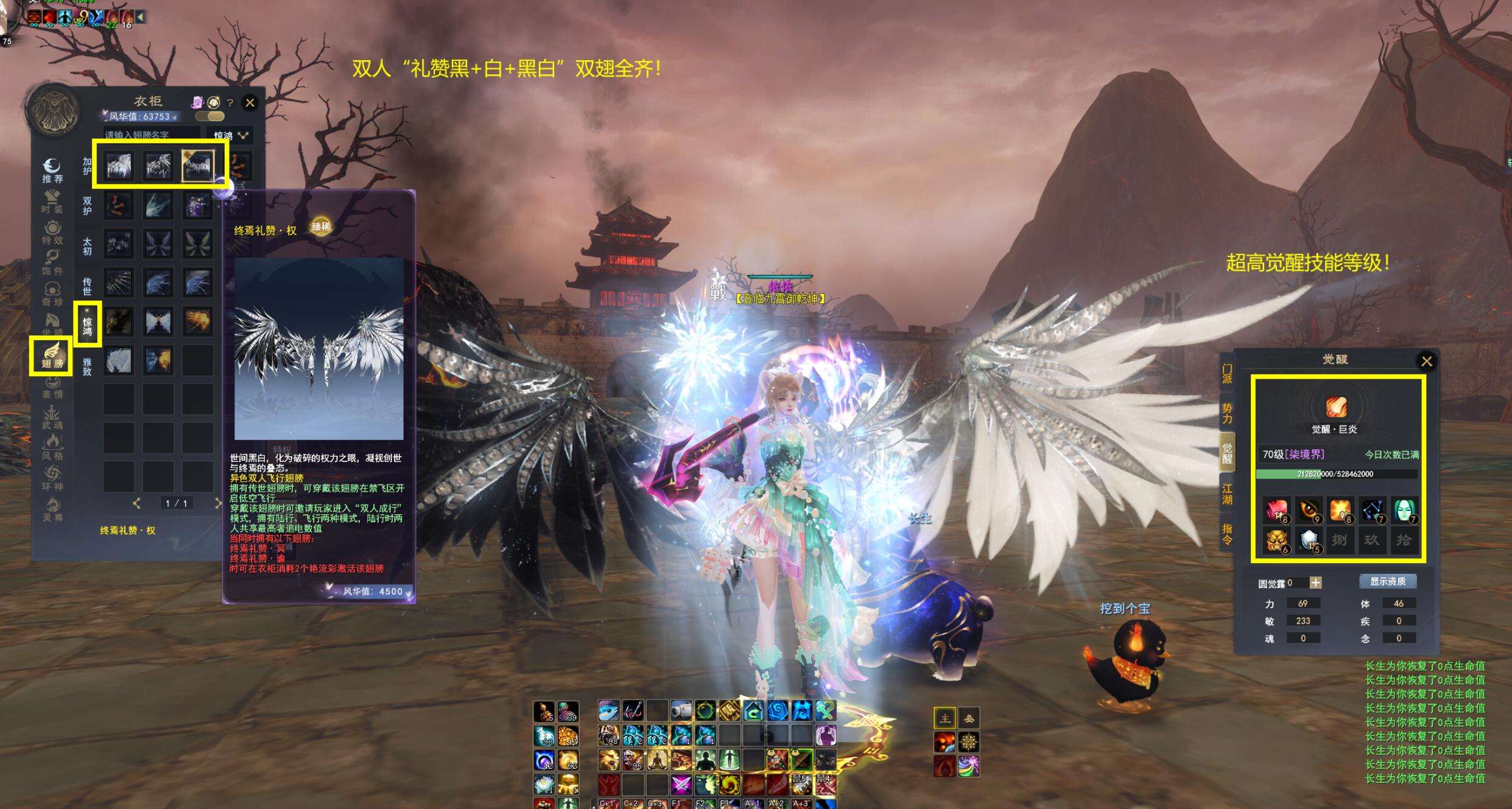This screenshot has width=1512, height=809.
Task: Select the 主 skill bar toggle
Action: [944, 719]
